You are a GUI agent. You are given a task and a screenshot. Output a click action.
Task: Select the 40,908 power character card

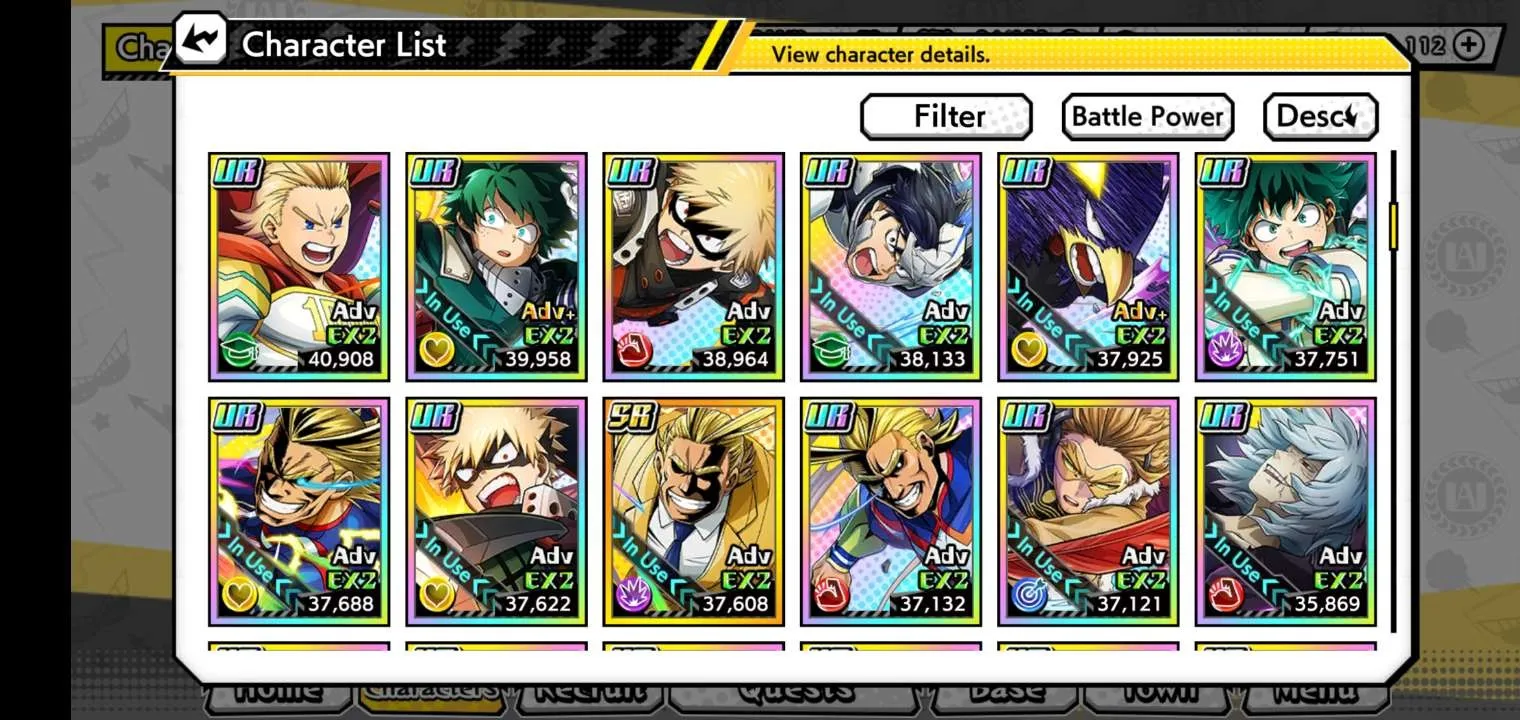(x=299, y=267)
